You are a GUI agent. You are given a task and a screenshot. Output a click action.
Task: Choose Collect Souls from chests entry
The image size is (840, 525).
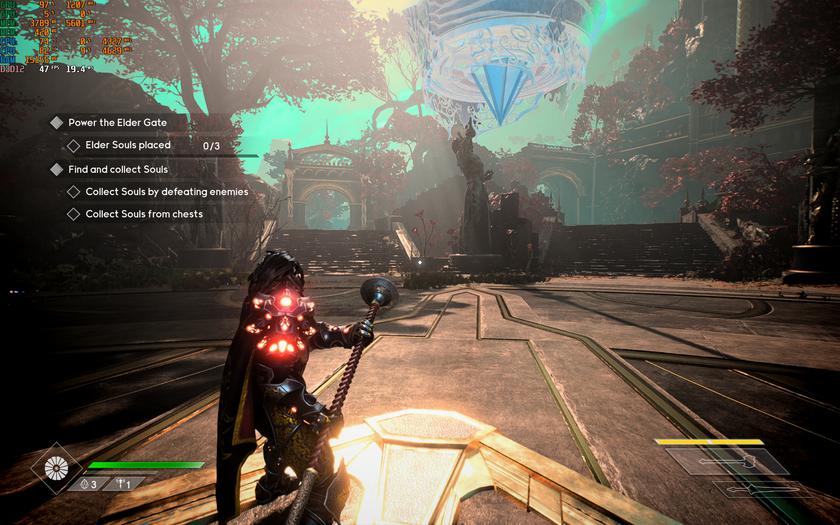pyautogui.click(x=143, y=214)
